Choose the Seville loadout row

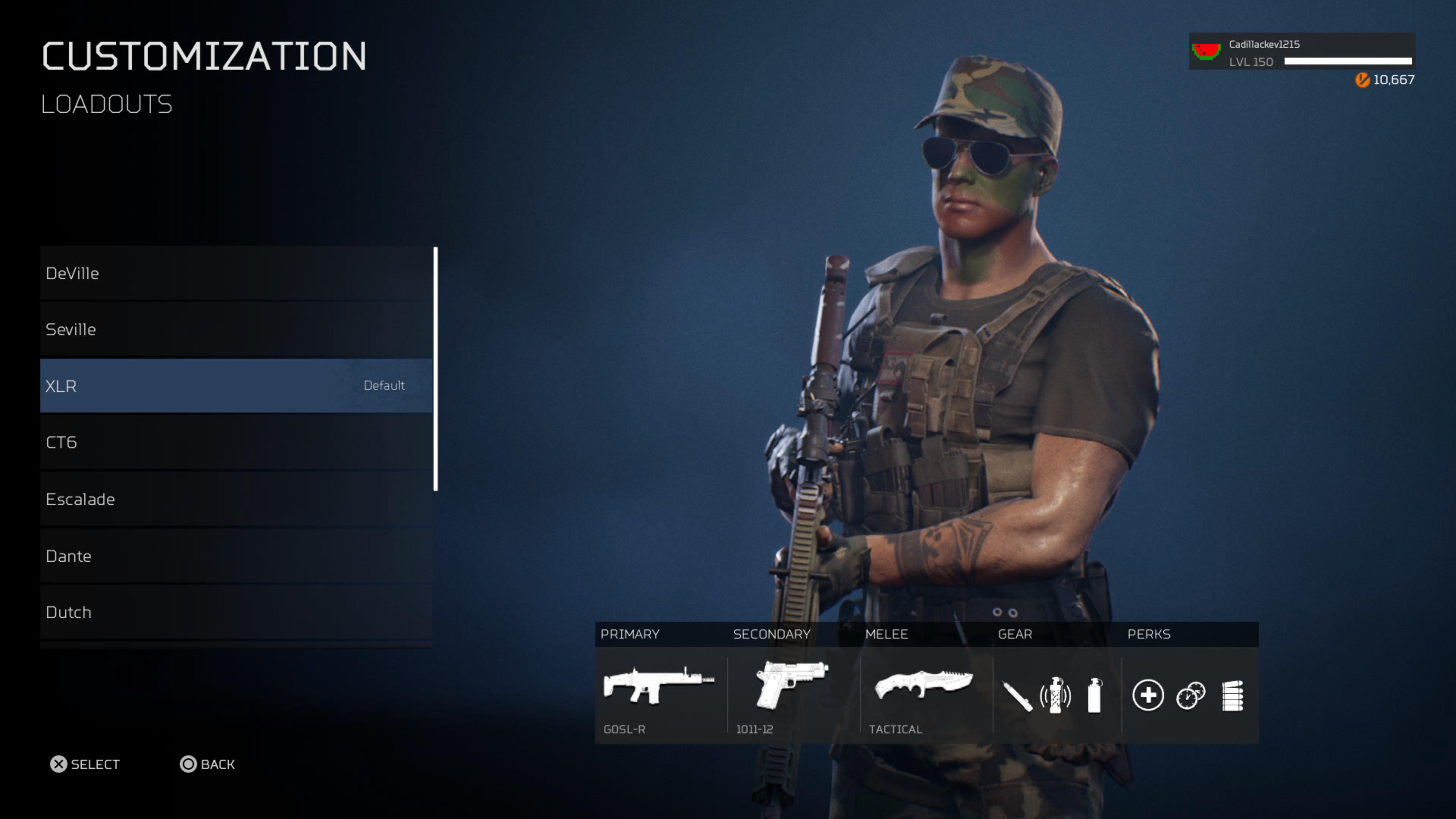pyautogui.click(x=236, y=329)
